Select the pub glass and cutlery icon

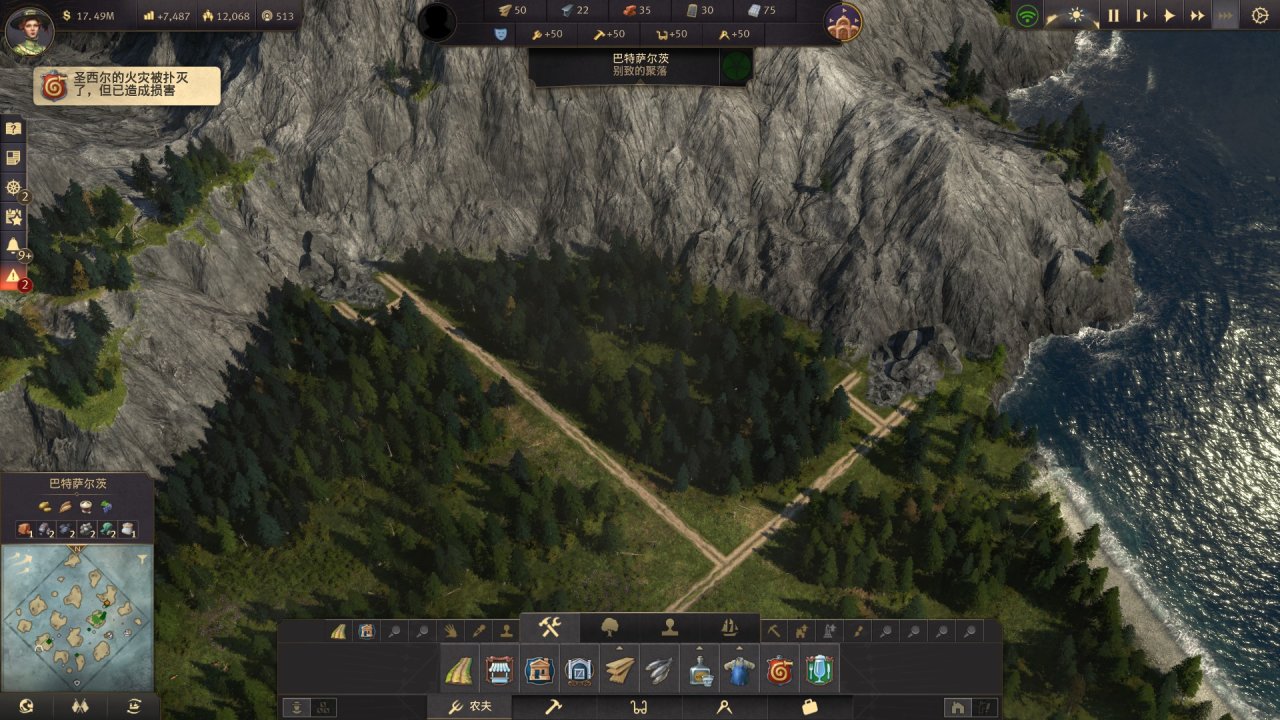[819, 670]
